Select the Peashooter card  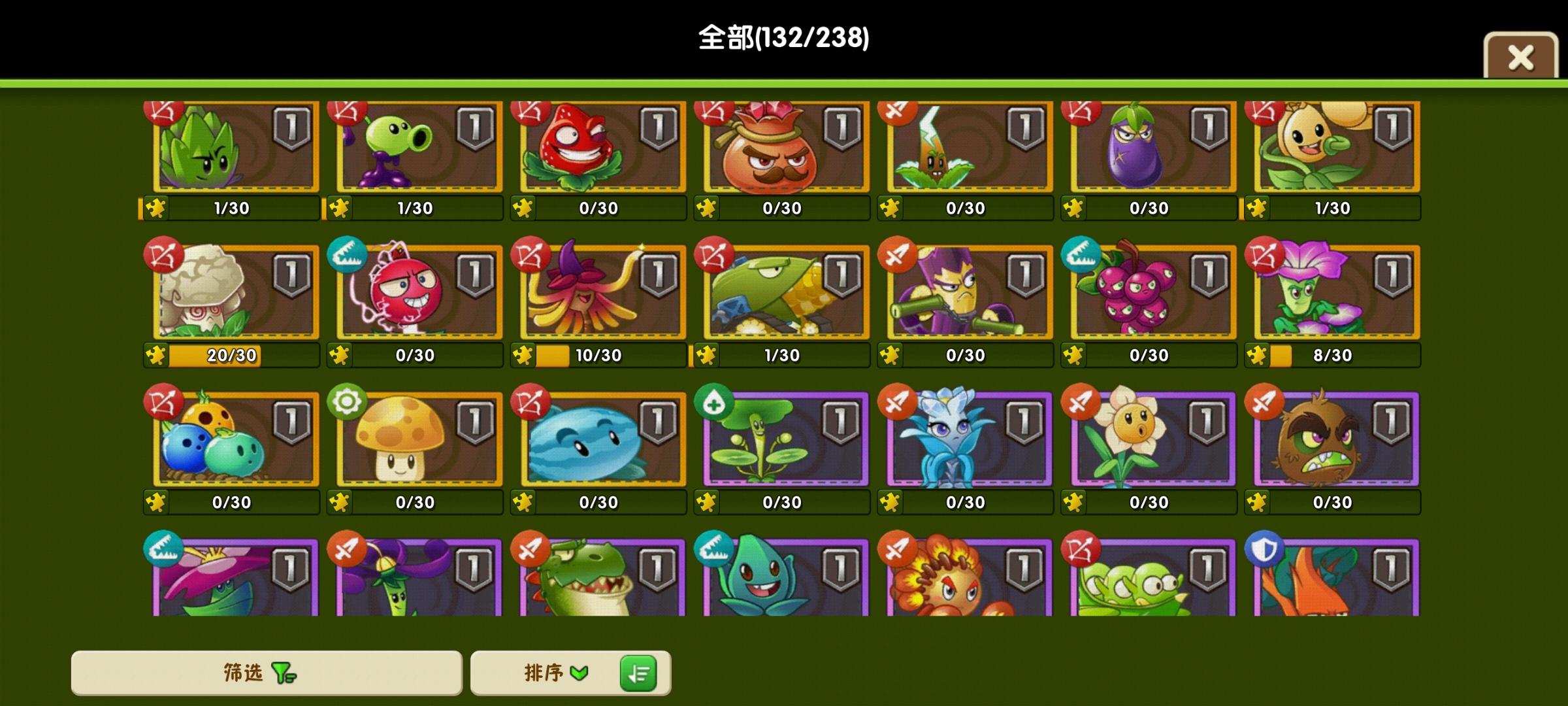pos(415,147)
